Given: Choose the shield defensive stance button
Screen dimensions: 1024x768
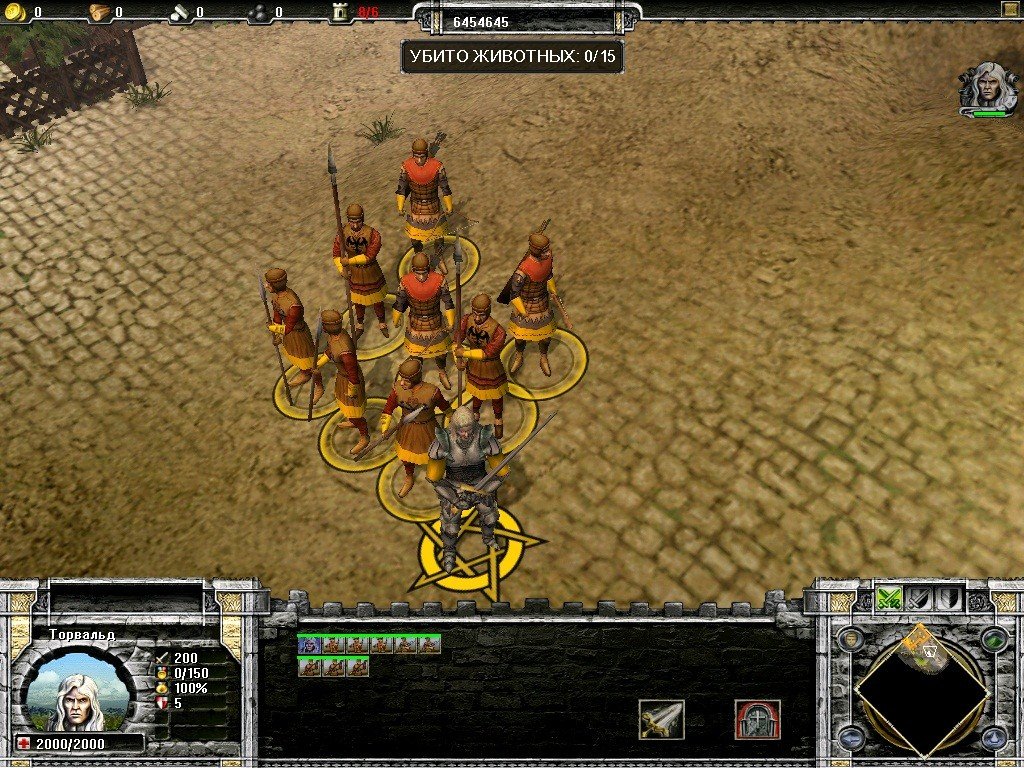Looking at the screenshot, I should click(x=948, y=598).
